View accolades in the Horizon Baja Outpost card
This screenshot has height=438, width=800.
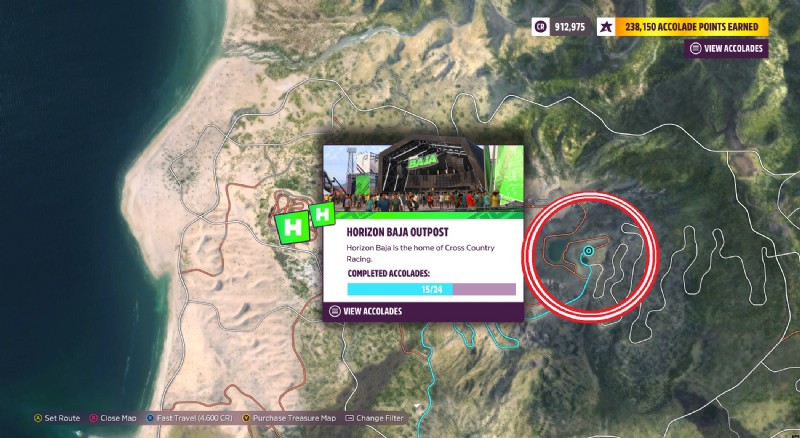(372, 311)
